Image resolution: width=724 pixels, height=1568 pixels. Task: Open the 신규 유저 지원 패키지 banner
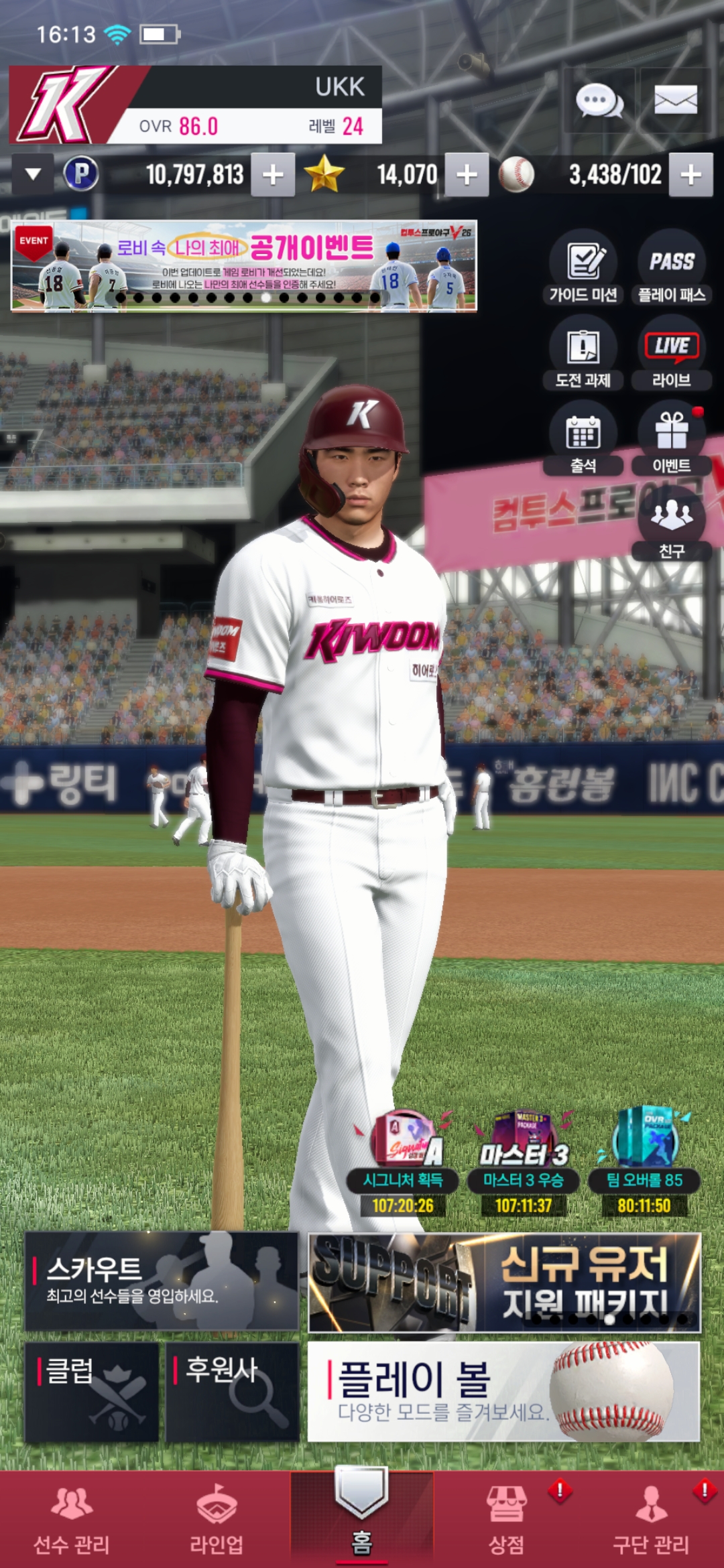[504, 1282]
